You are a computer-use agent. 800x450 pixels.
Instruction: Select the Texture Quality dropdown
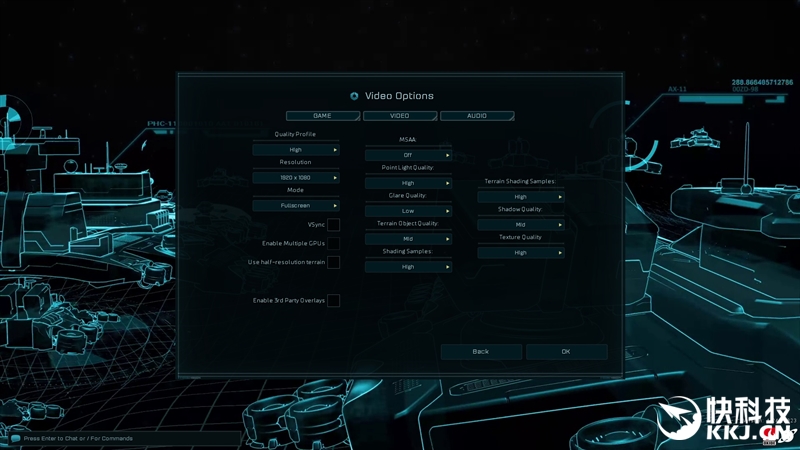[521, 253]
